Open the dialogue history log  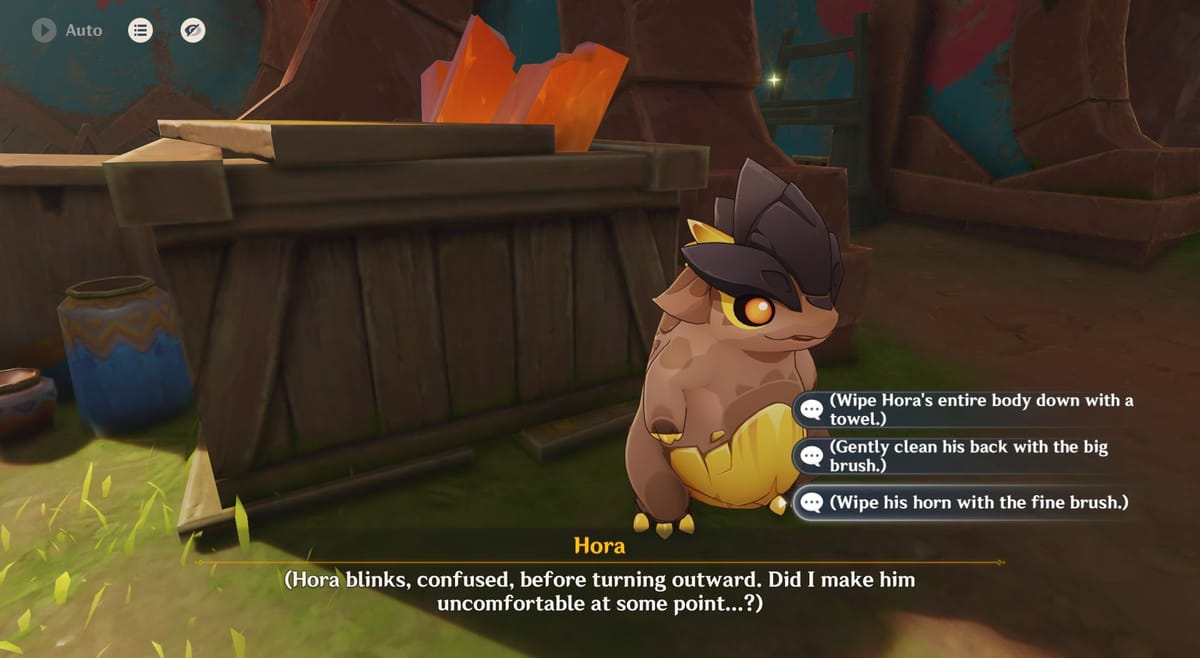pos(141,31)
